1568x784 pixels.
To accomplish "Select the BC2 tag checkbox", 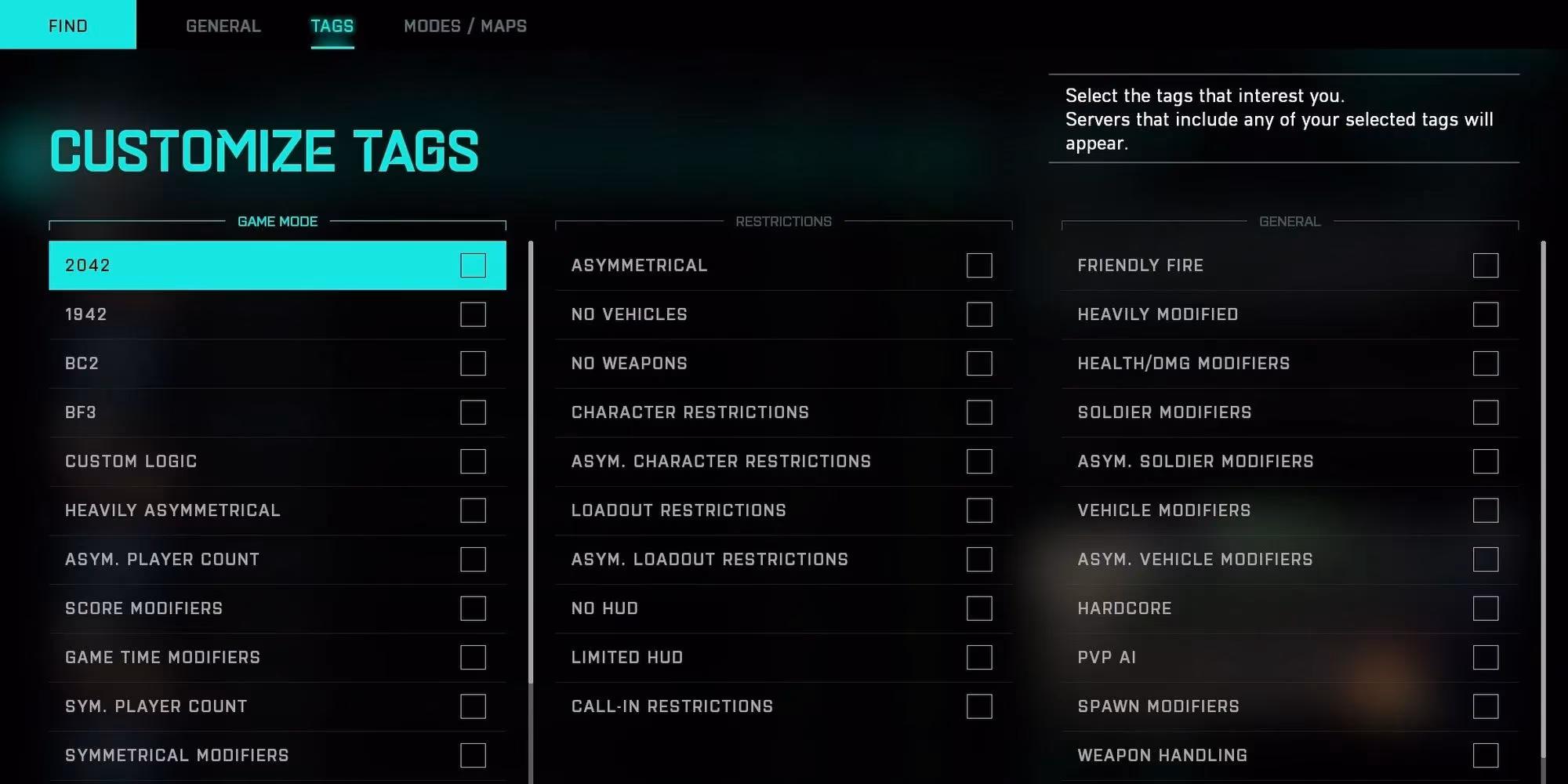I will [x=474, y=363].
